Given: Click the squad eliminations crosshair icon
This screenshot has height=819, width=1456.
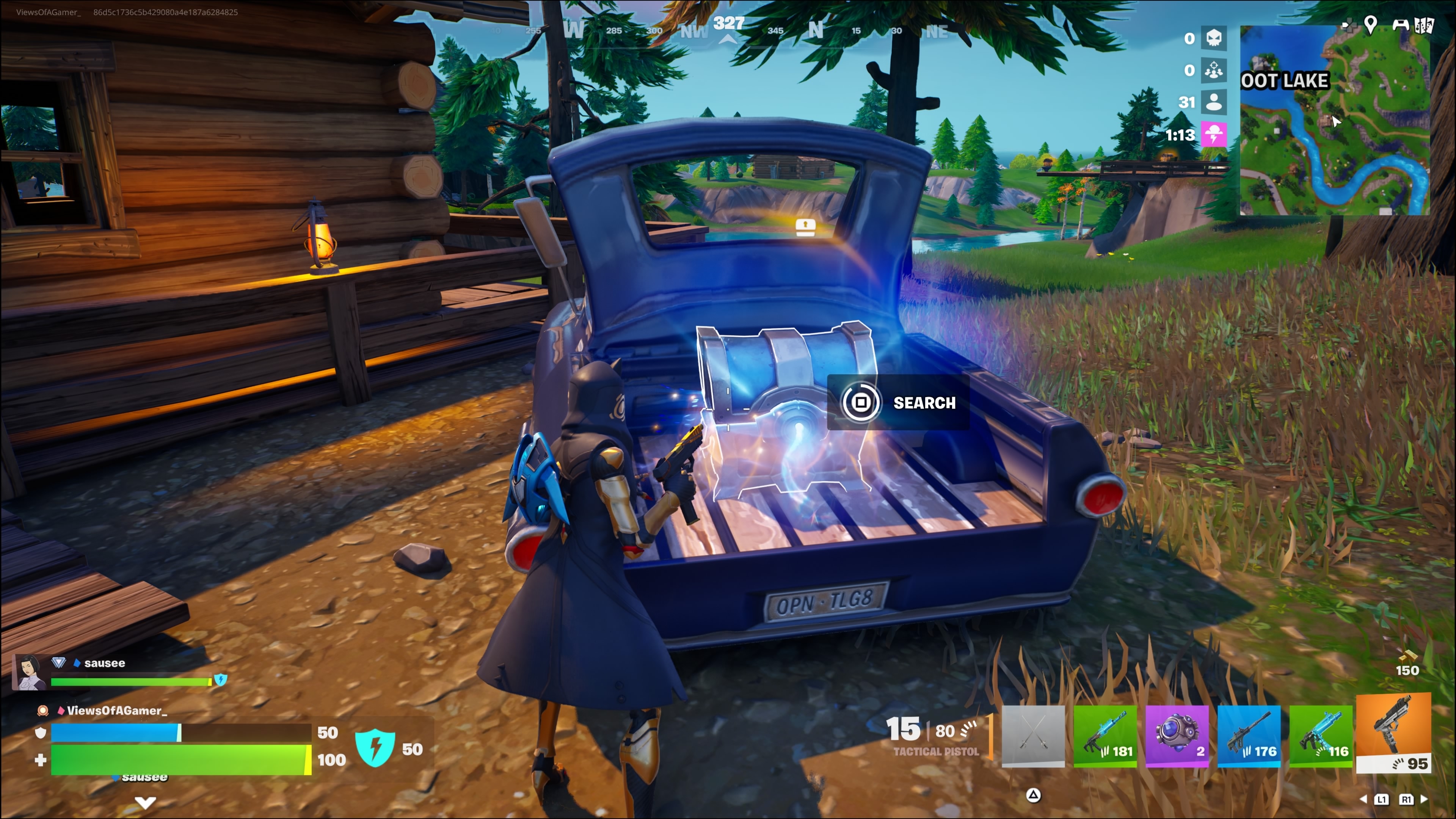Looking at the screenshot, I should coord(1213,70).
